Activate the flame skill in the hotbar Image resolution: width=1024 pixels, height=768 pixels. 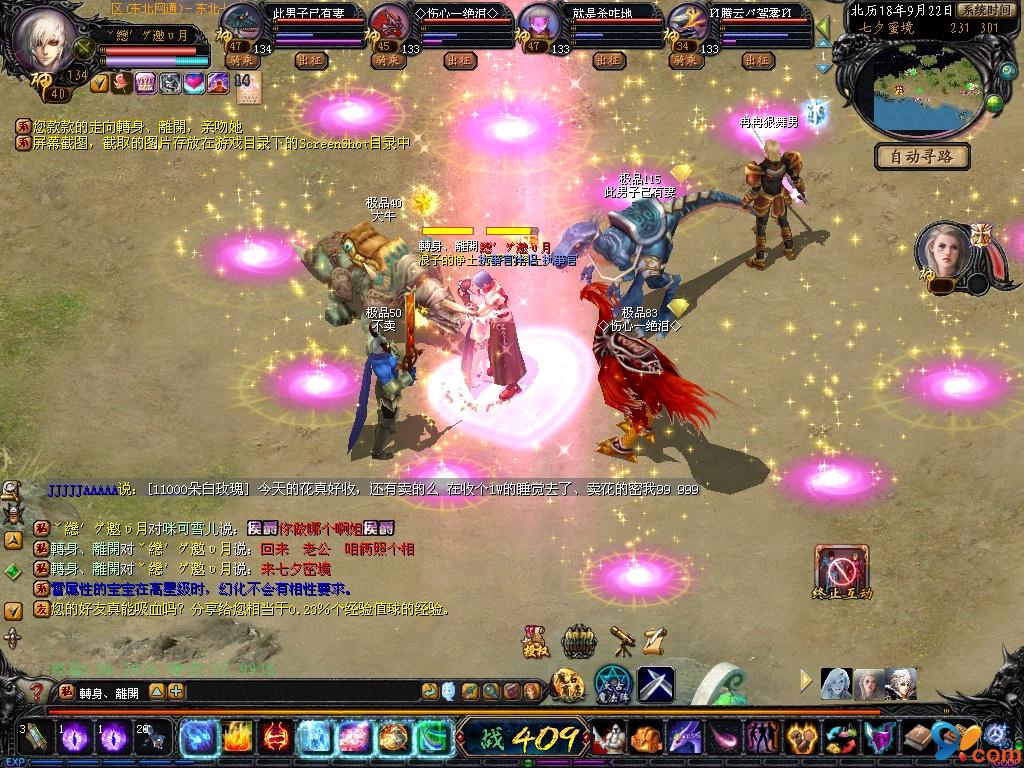[x=235, y=738]
